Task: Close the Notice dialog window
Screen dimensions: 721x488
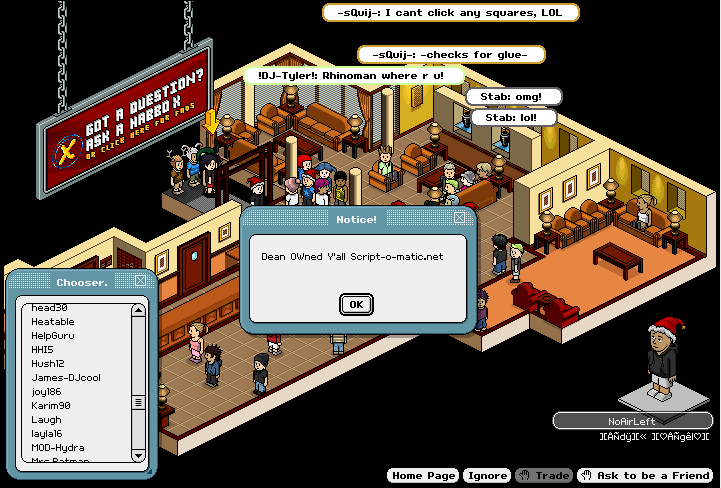Action: [459, 217]
